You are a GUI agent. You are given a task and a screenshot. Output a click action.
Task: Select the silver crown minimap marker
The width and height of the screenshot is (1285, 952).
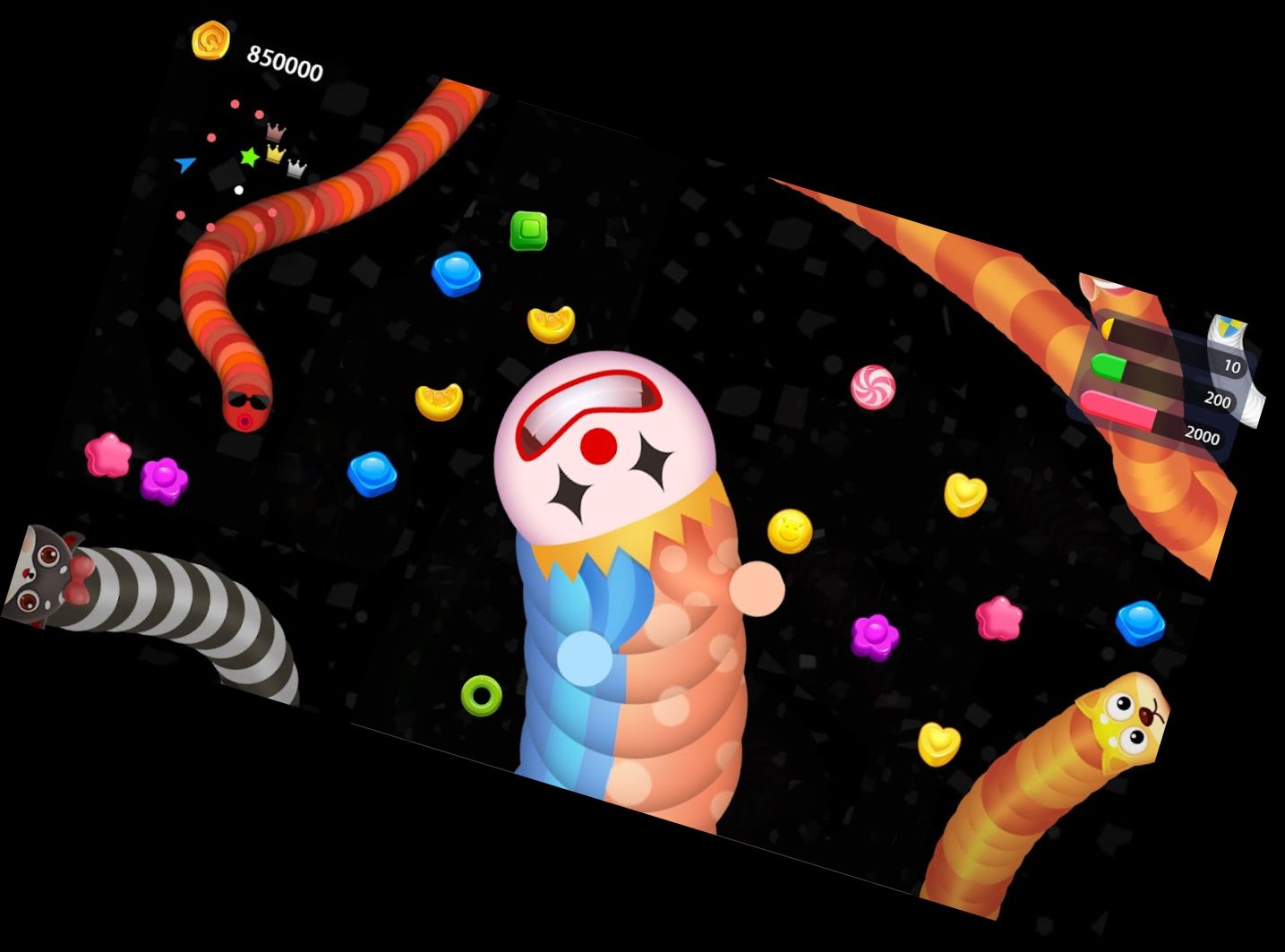[x=296, y=168]
